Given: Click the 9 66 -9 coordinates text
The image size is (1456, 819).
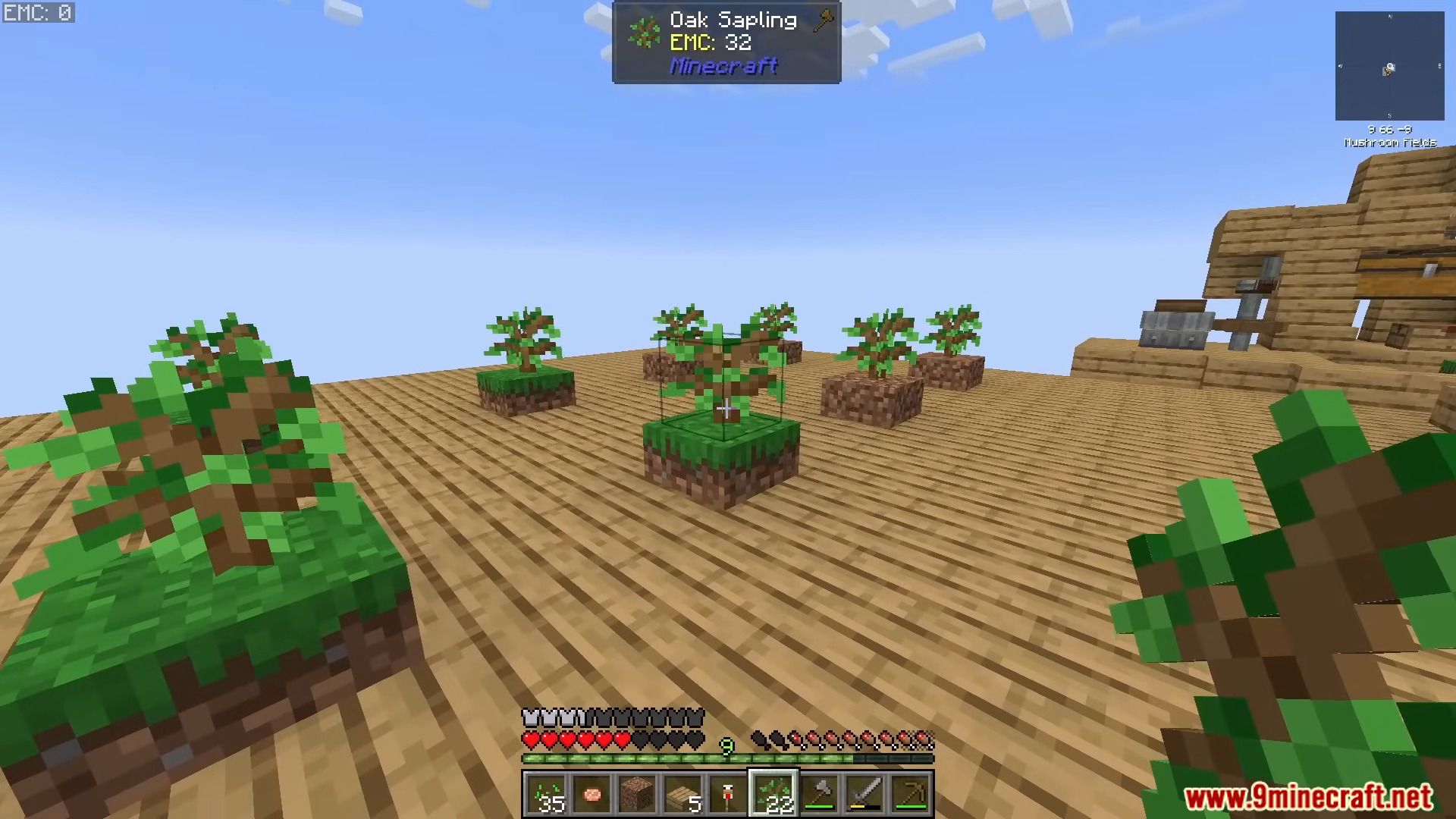Looking at the screenshot, I should coord(1389,129).
